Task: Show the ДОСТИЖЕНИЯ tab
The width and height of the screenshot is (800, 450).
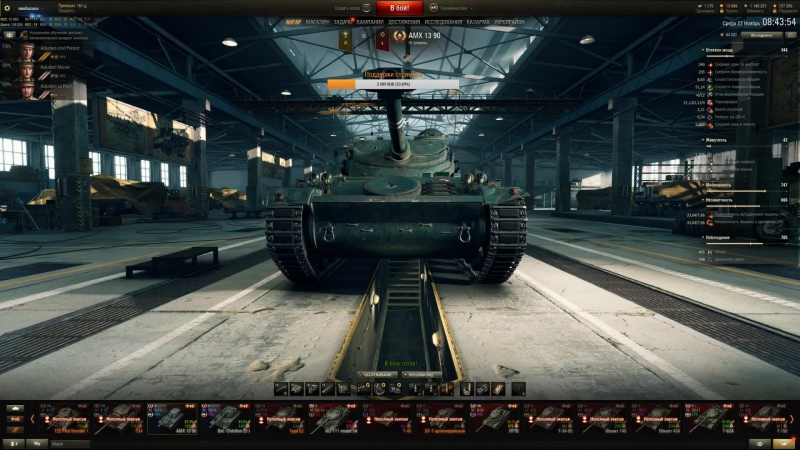Action: coord(404,20)
